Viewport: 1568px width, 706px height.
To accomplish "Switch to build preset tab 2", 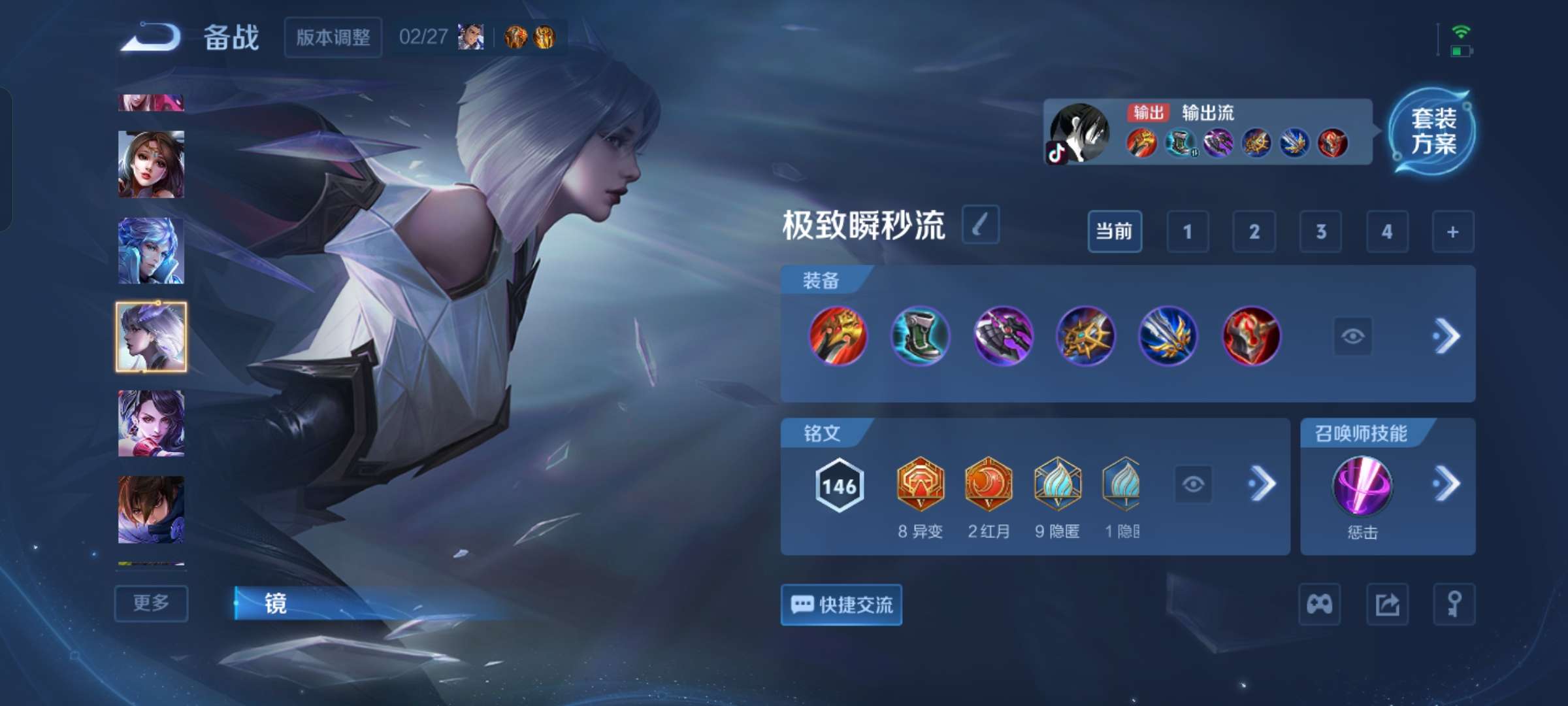I will (1255, 232).
